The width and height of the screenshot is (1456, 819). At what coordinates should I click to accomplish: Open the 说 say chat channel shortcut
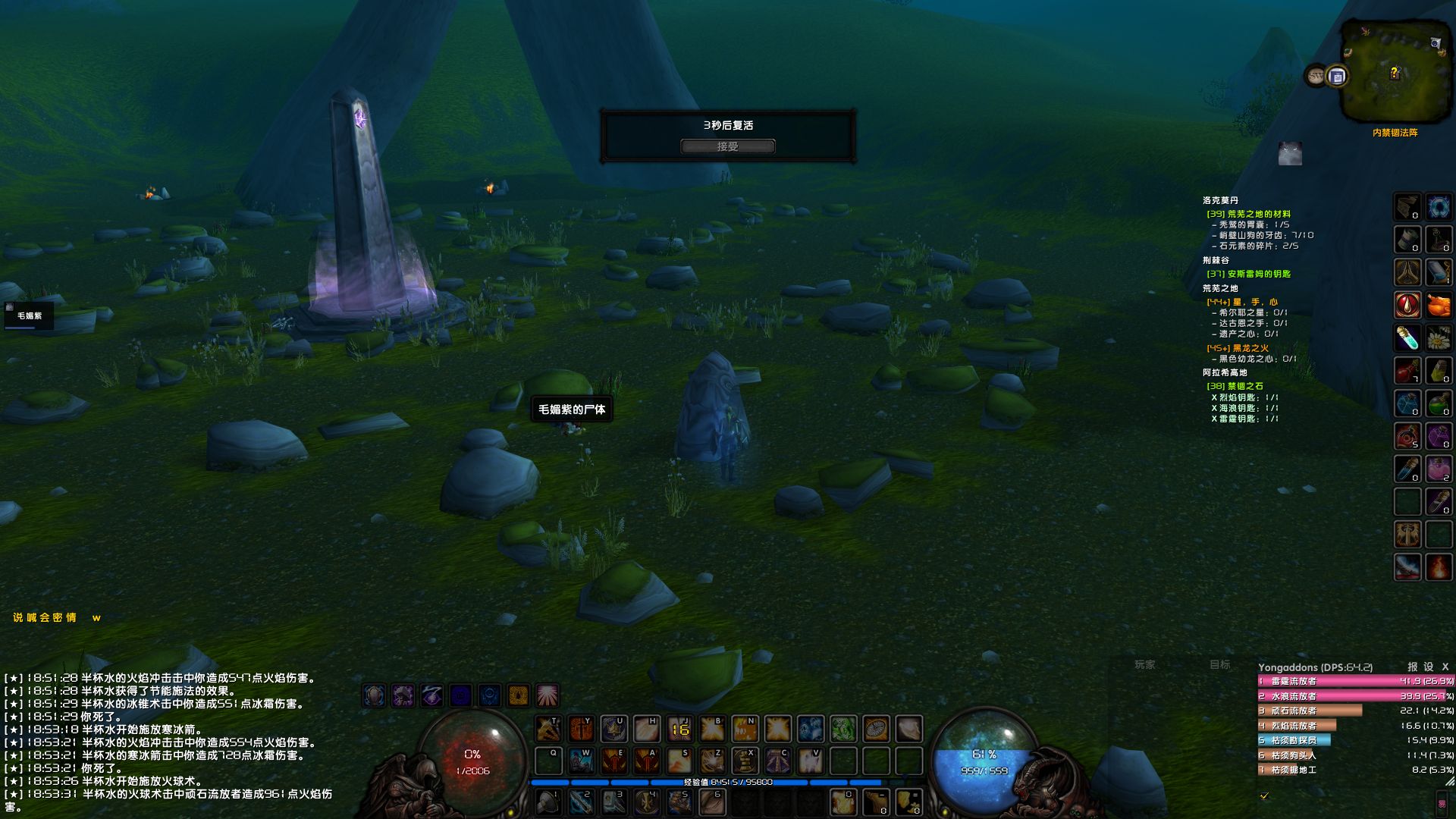18,617
